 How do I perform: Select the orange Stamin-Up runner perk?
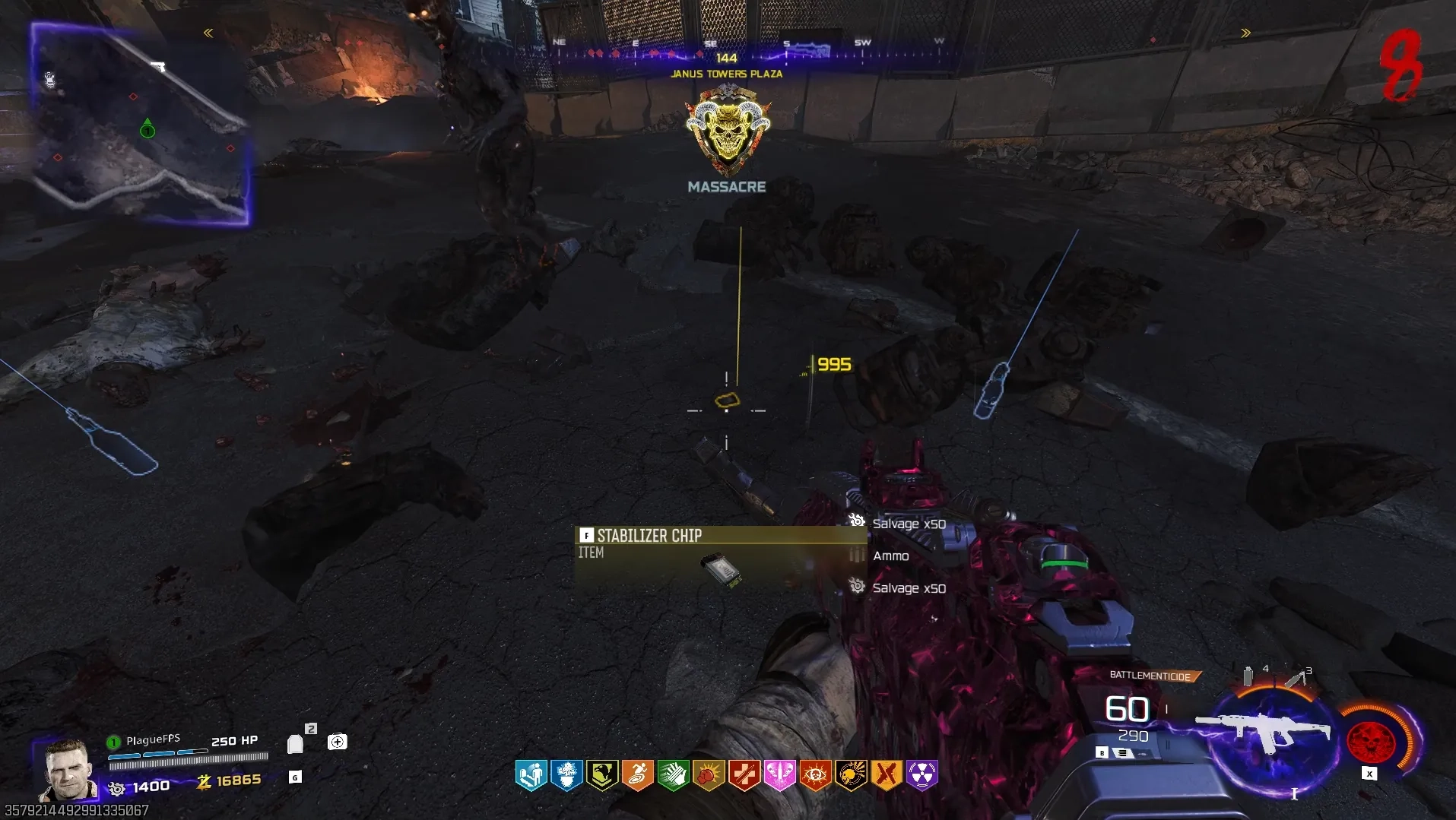[x=638, y=775]
